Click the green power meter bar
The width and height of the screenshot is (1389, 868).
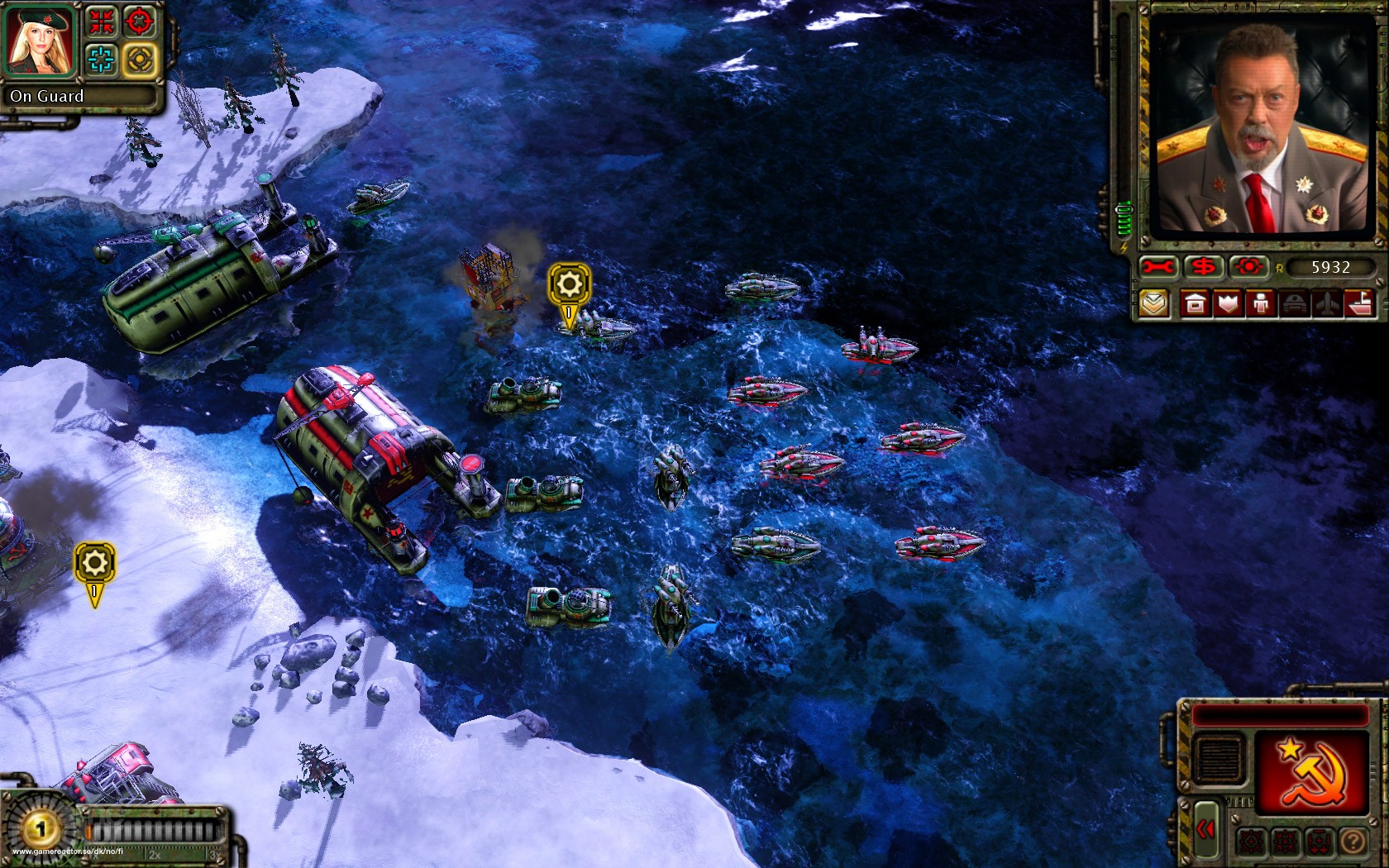[1123, 217]
